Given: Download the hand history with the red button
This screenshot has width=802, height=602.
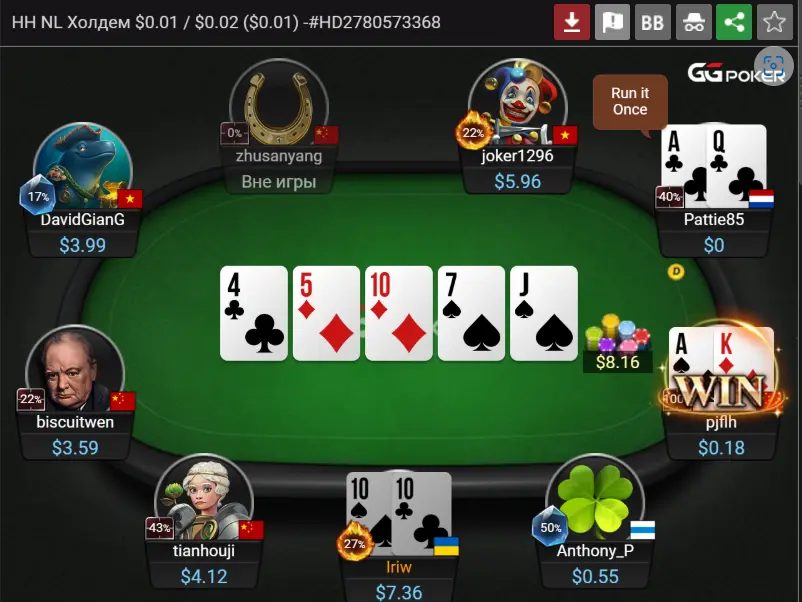Looking at the screenshot, I should pyautogui.click(x=572, y=22).
